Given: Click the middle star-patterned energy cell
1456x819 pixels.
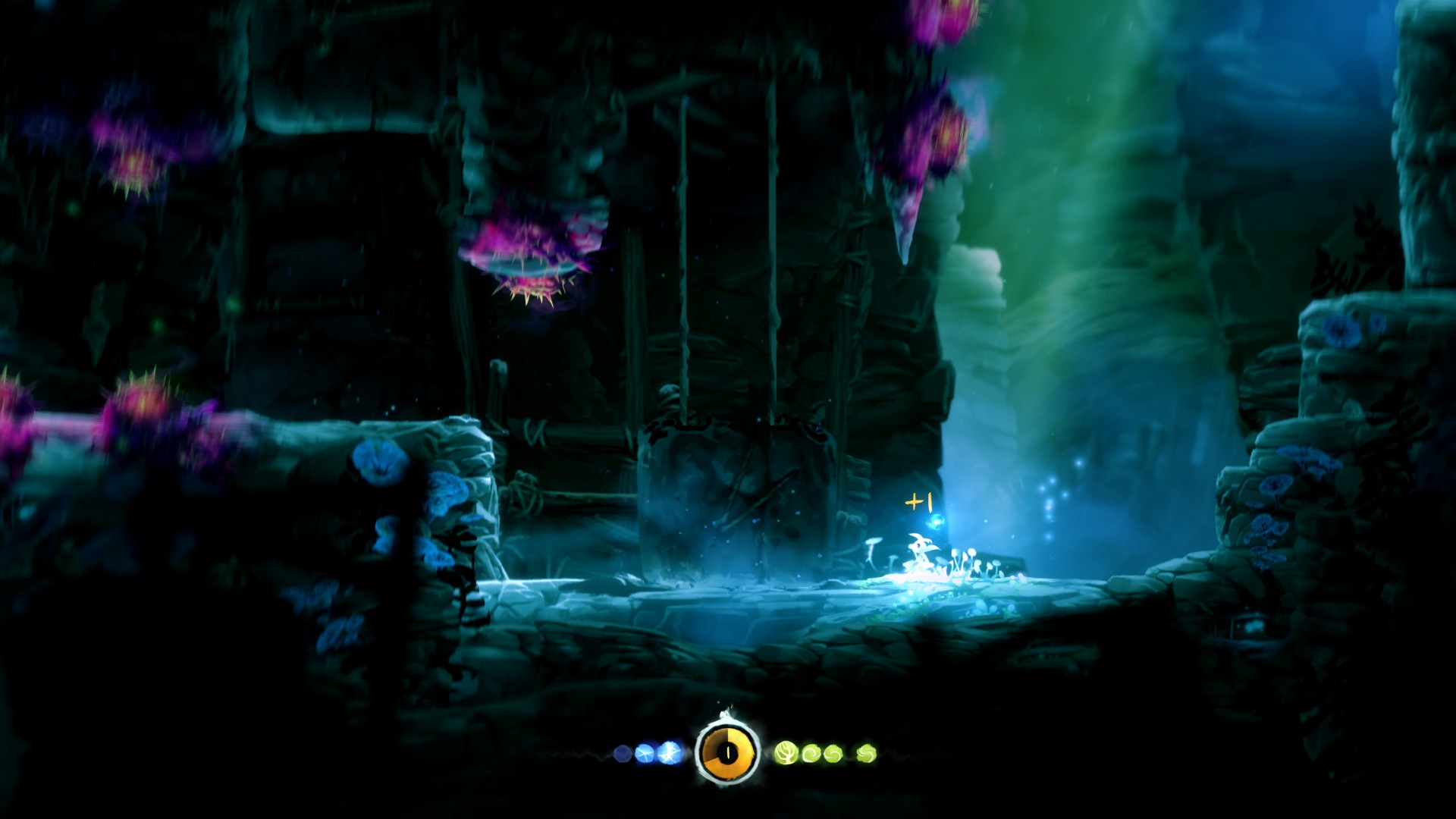Looking at the screenshot, I should (644, 752).
